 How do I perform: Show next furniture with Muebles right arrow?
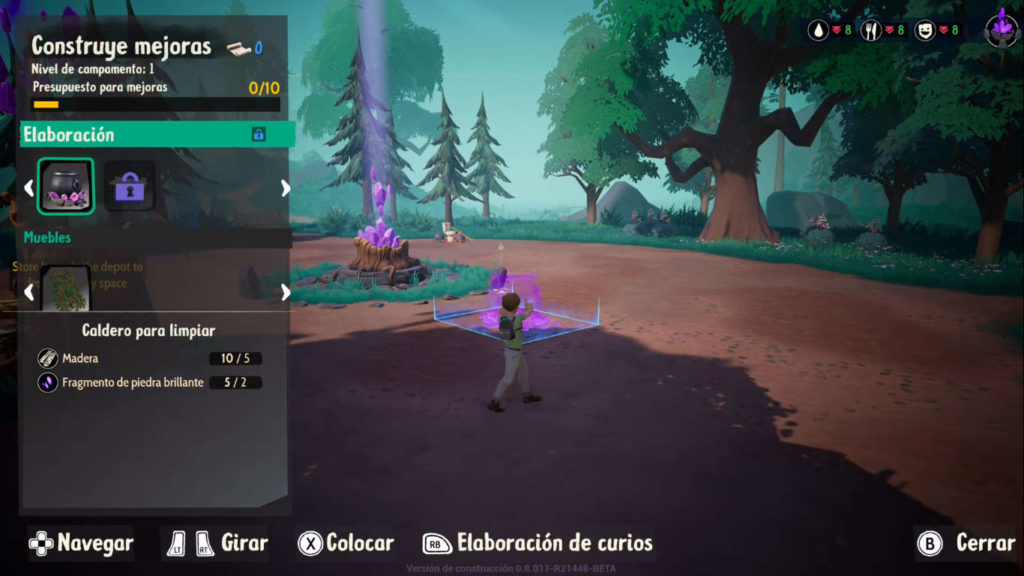click(x=285, y=292)
